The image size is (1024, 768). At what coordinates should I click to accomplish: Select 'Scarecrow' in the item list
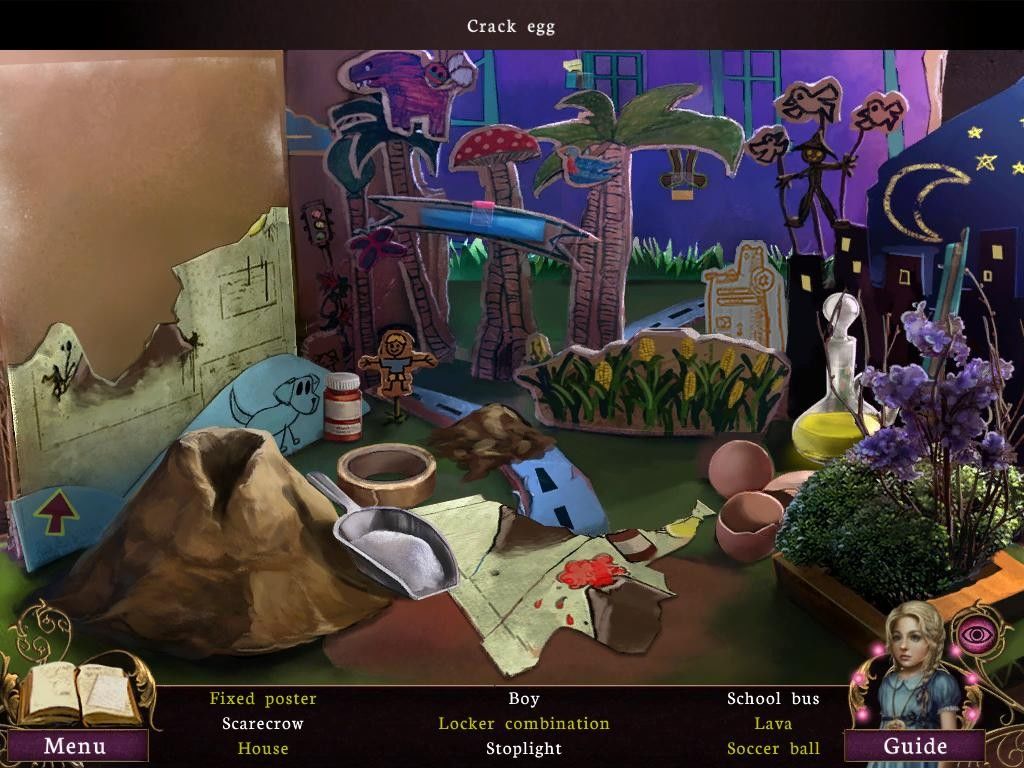(x=263, y=724)
